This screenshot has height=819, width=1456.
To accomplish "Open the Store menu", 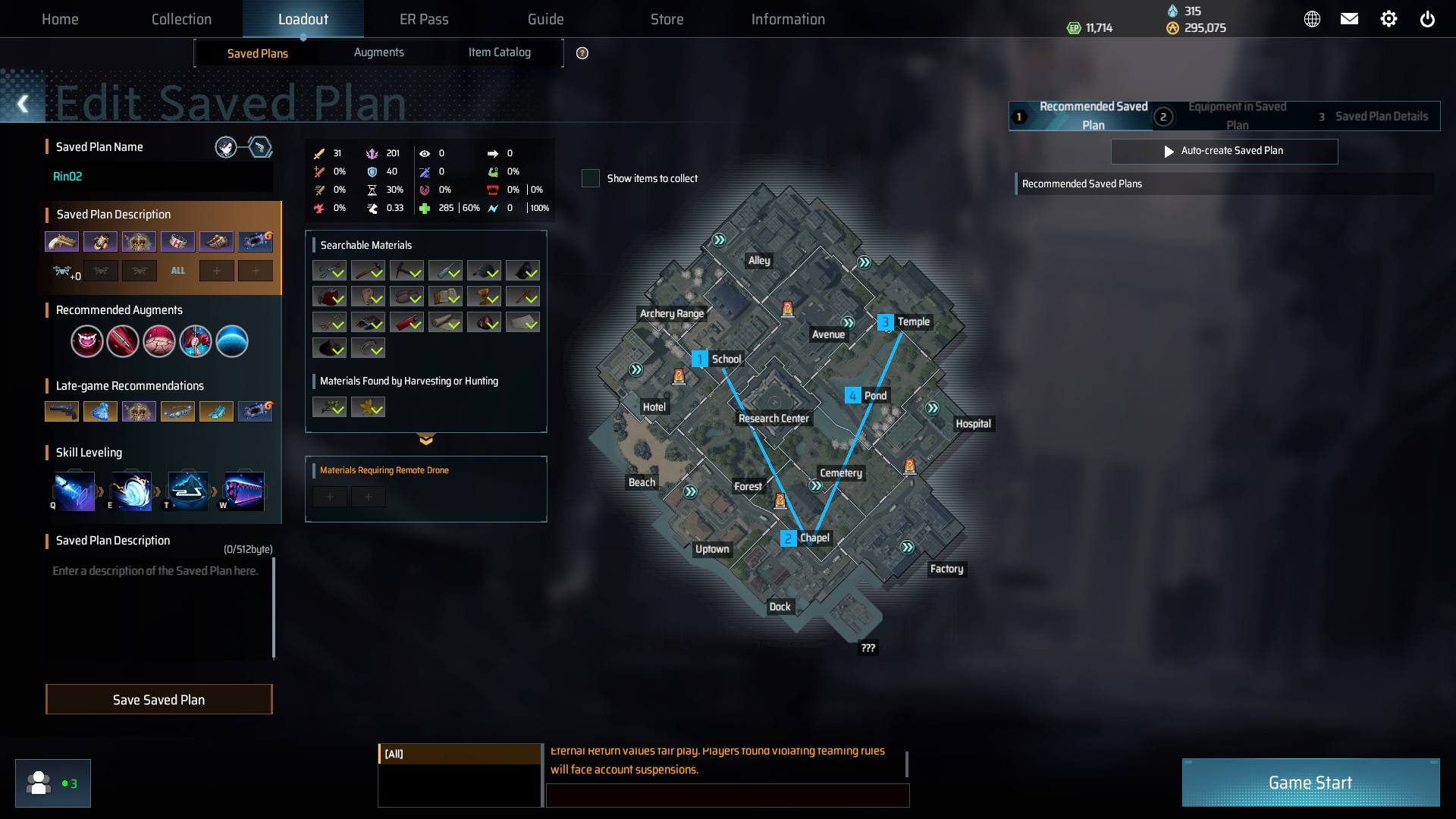I will [667, 19].
